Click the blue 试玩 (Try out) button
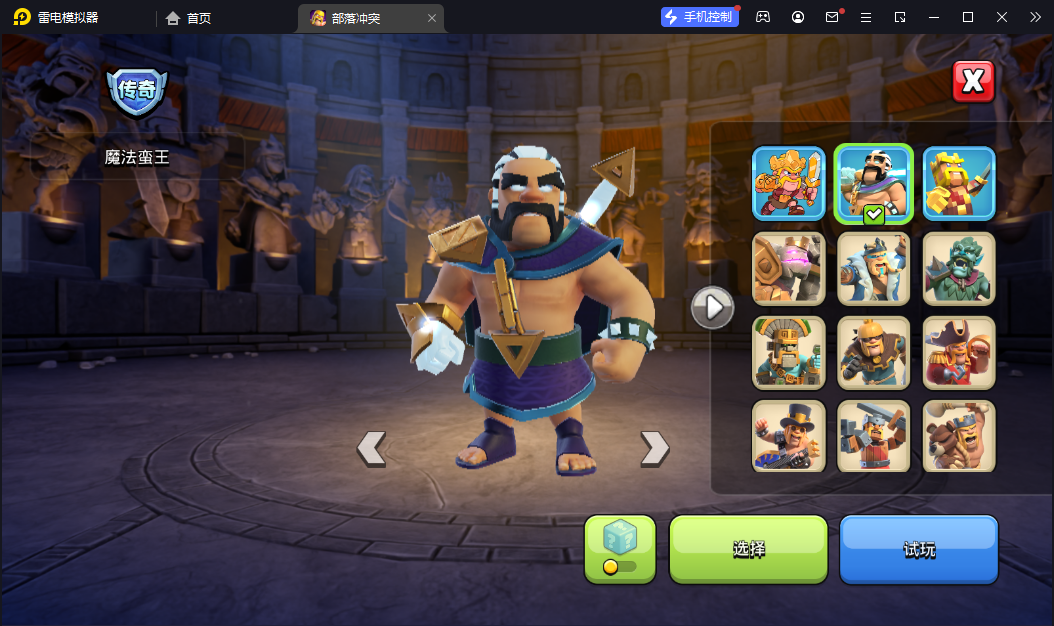Screen dimensions: 1054x626 (918, 549)
